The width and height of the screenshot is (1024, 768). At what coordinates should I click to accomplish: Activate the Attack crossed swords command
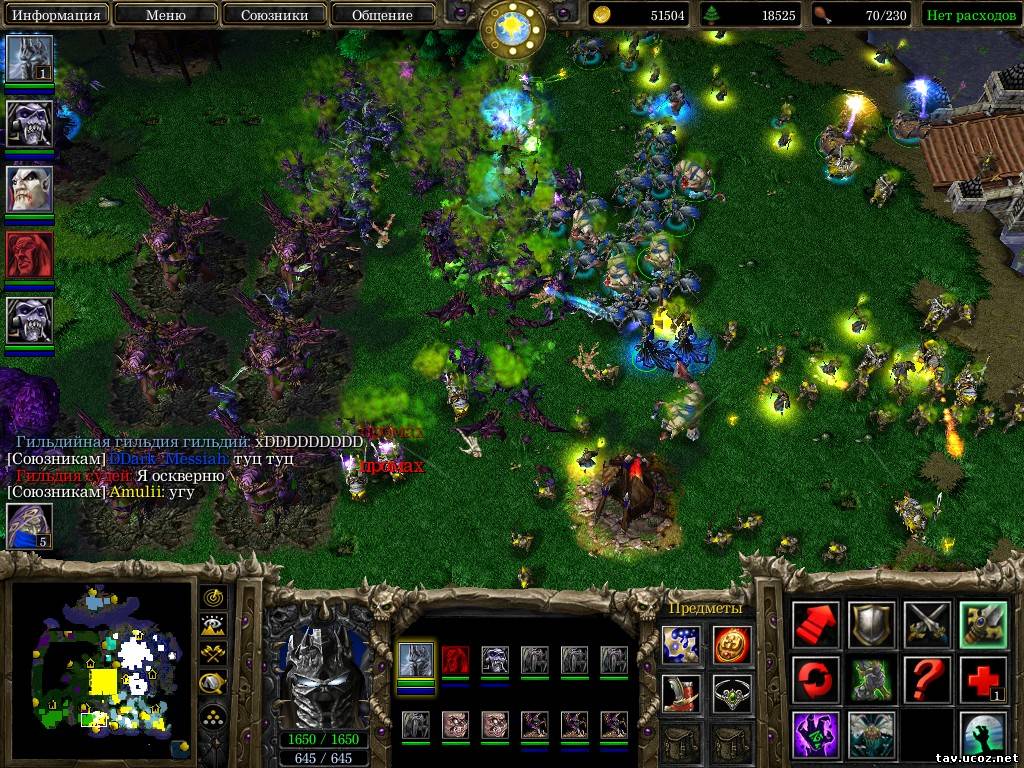tap(928, 625)
